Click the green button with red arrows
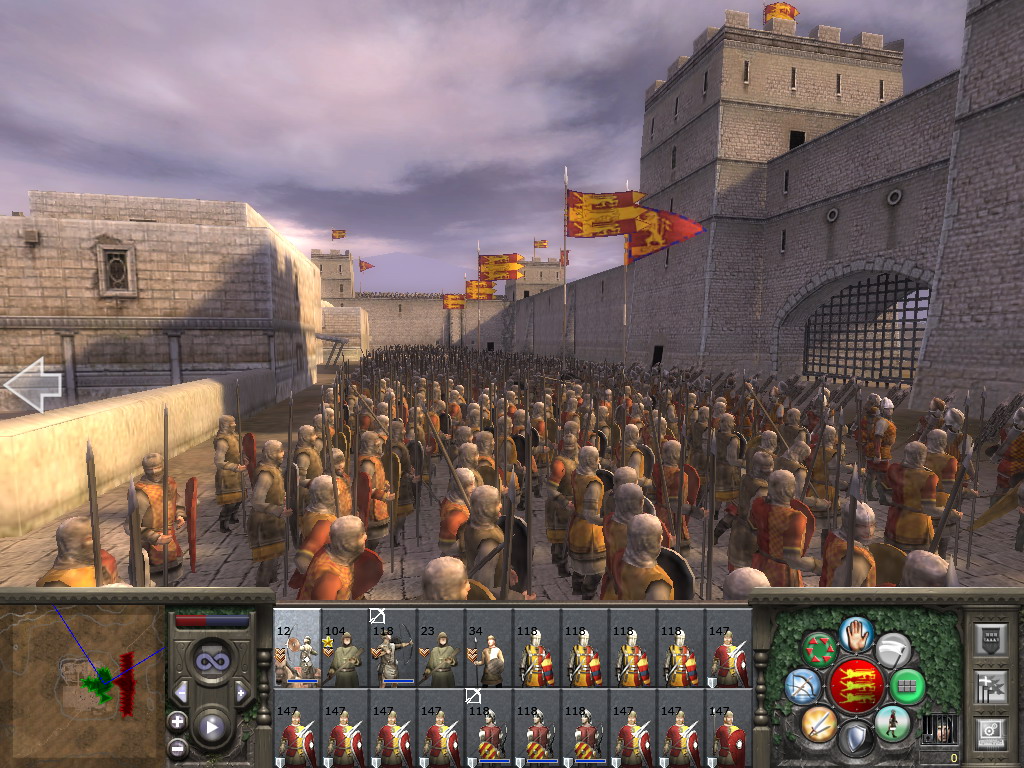1024x768 pixels. click(820, 650)
